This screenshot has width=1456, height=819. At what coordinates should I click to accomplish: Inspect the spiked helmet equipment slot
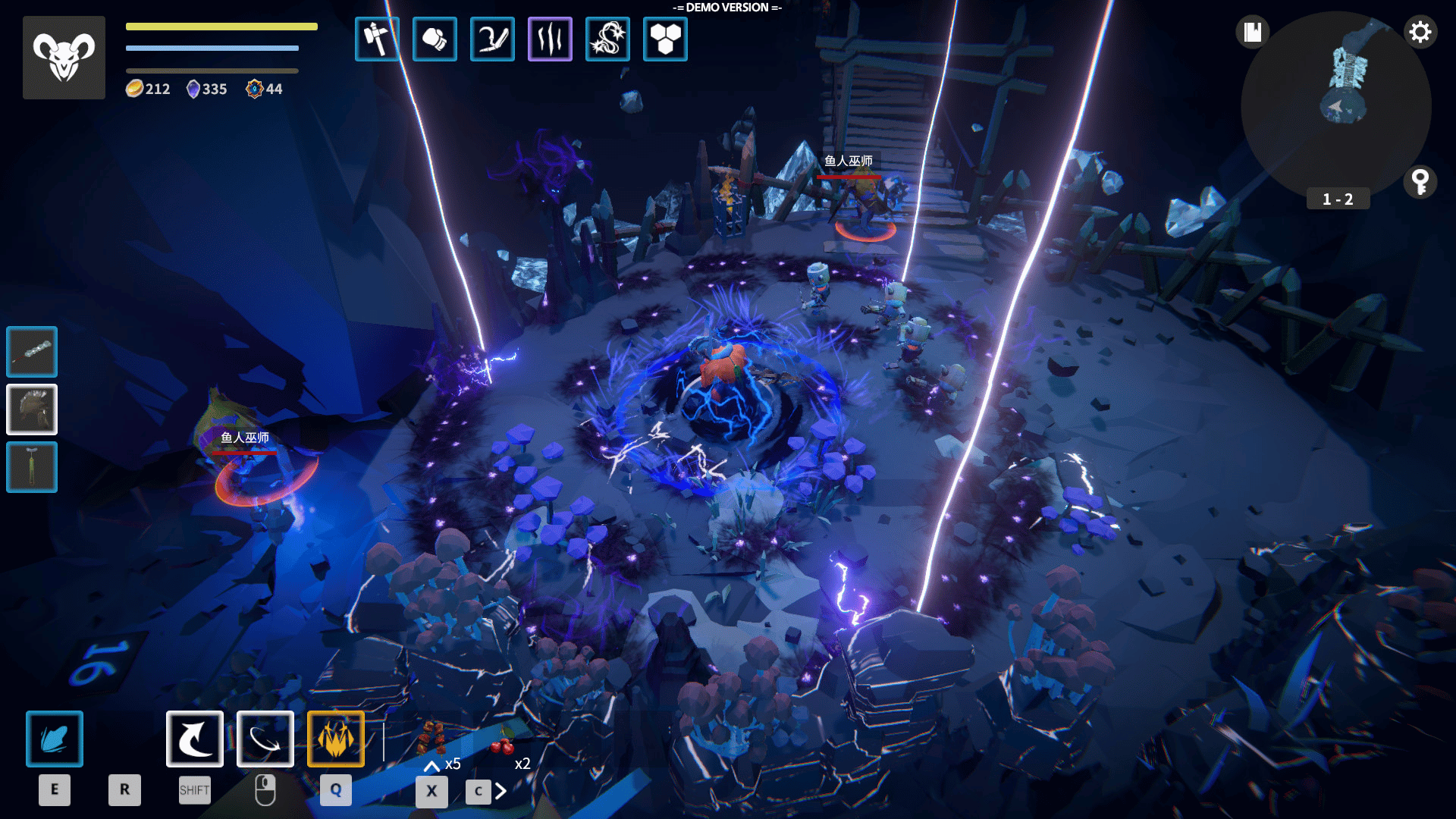point(32,409)
